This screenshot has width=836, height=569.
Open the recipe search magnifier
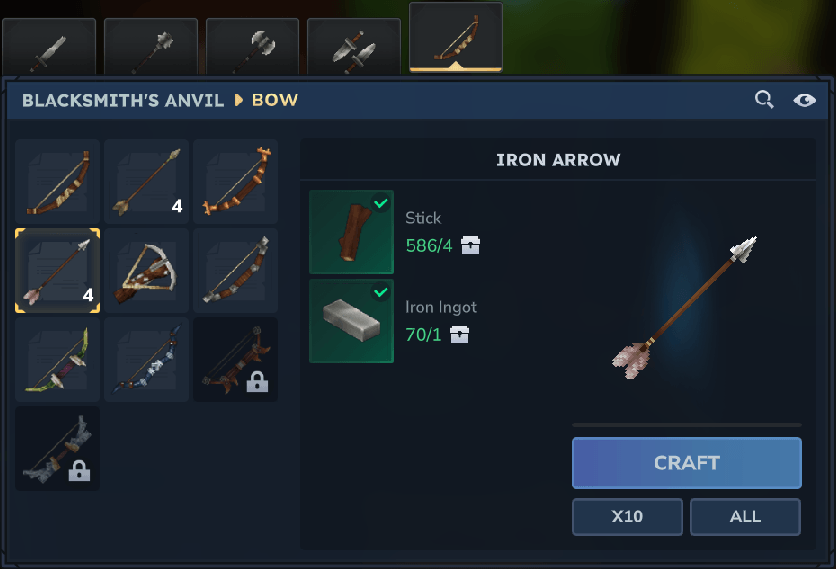click(764, 99)
